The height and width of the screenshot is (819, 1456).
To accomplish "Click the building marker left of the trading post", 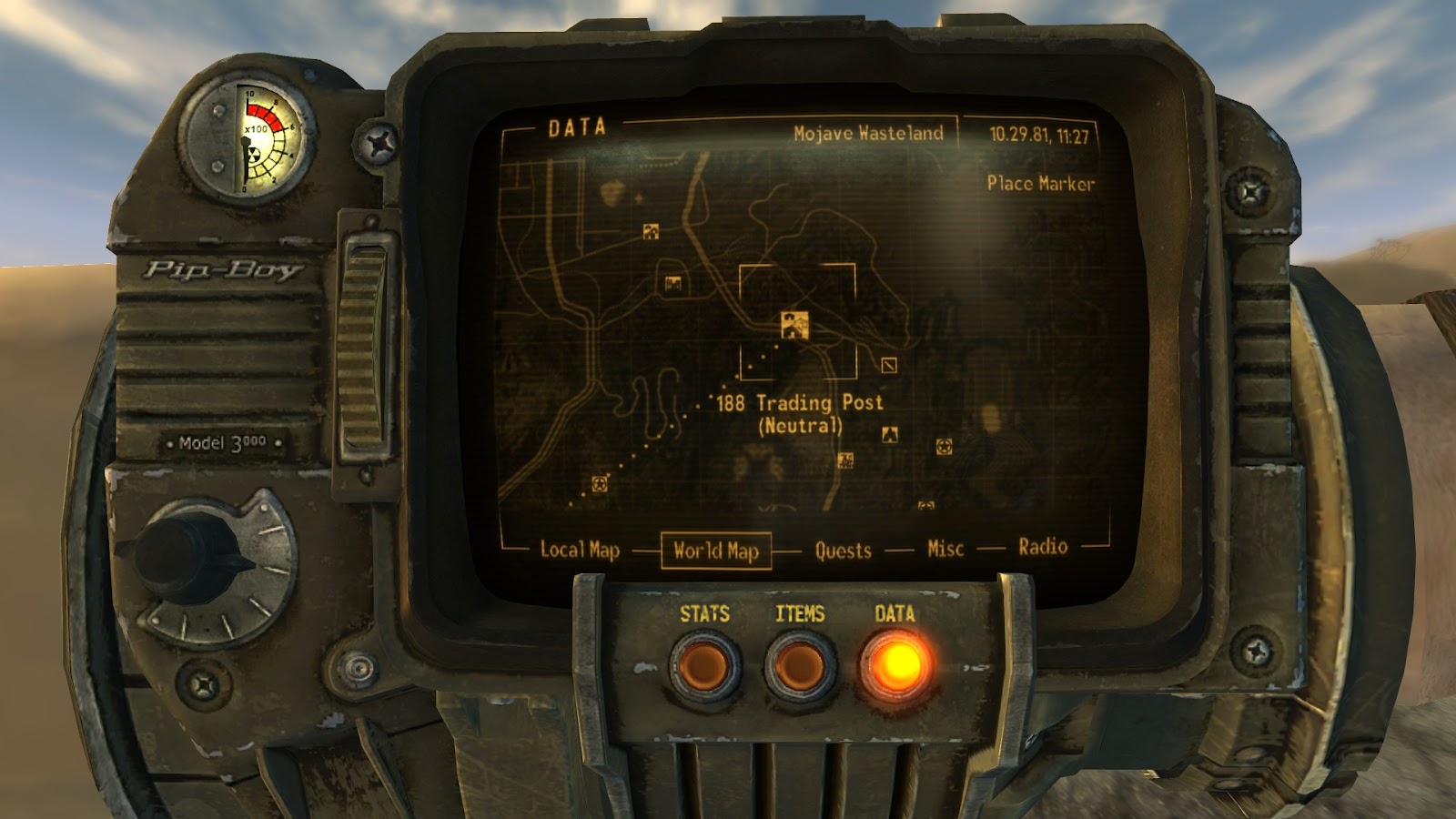I will 672,282.
